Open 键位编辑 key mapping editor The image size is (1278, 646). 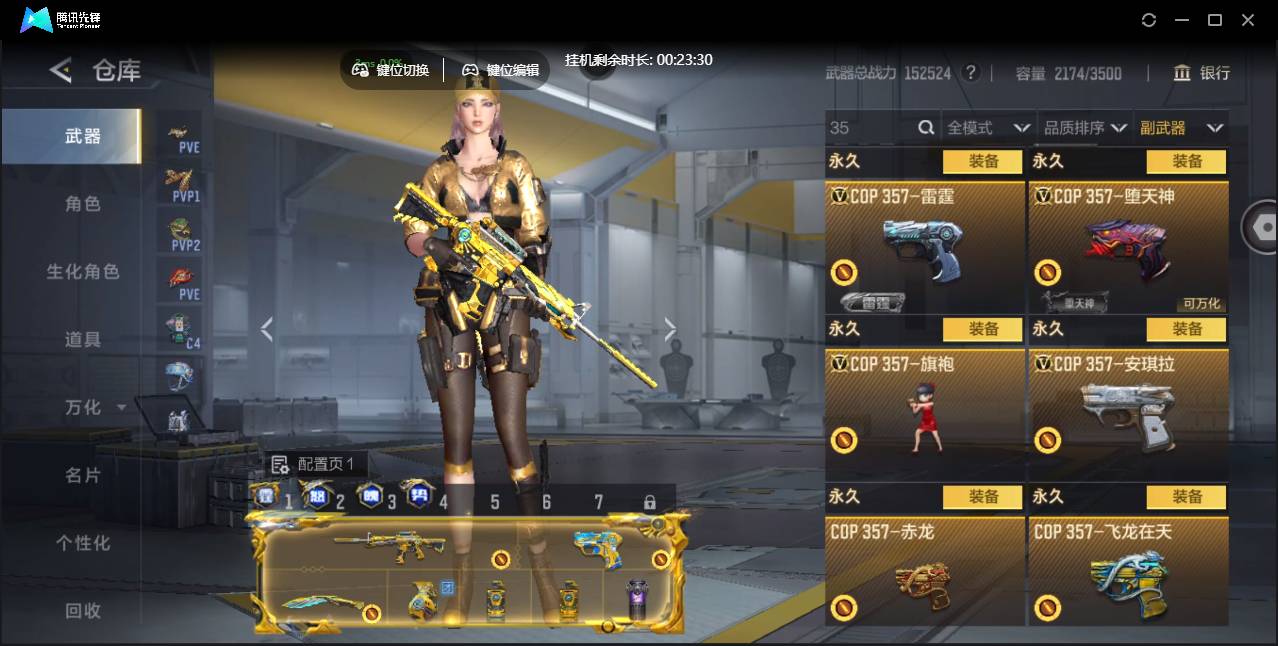[x=500, y=70]
